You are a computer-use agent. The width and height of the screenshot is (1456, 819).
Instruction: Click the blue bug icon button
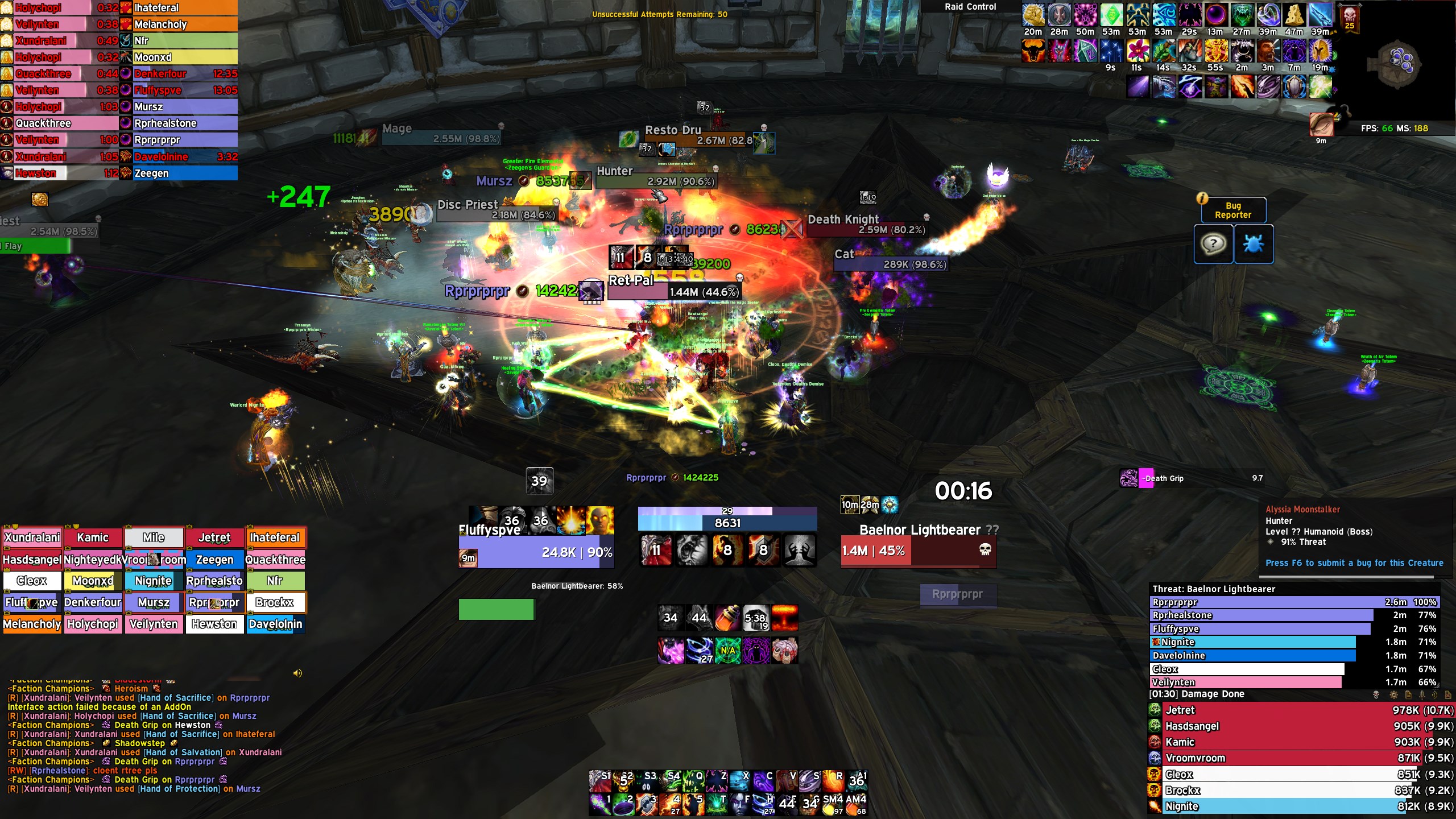[x=1253, y=244]
